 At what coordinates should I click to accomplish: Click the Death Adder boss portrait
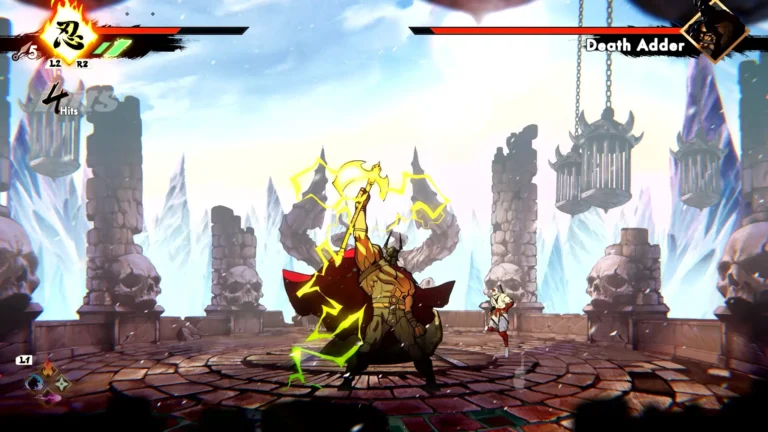[716, 30]
